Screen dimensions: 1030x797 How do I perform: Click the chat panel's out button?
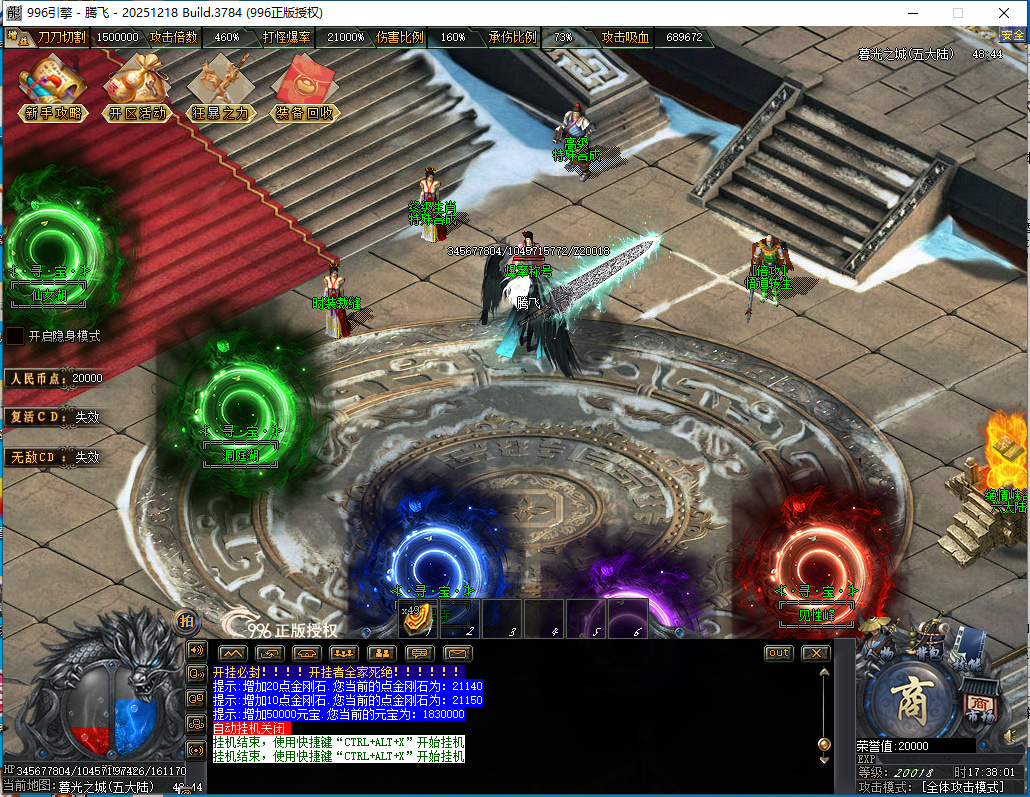[778, 653]
